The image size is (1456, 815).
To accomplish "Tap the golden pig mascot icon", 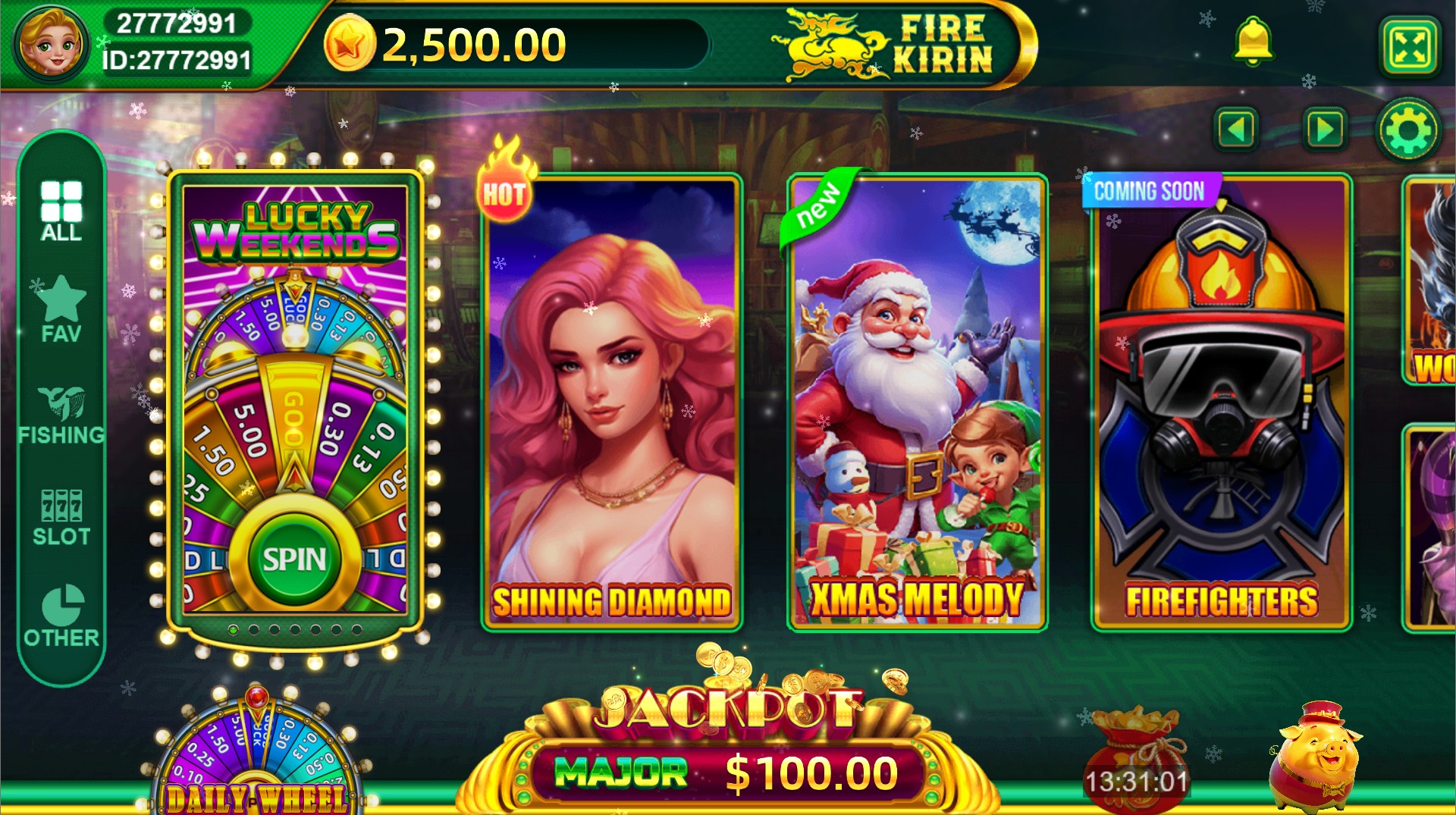I will (x=1316, y=757).
